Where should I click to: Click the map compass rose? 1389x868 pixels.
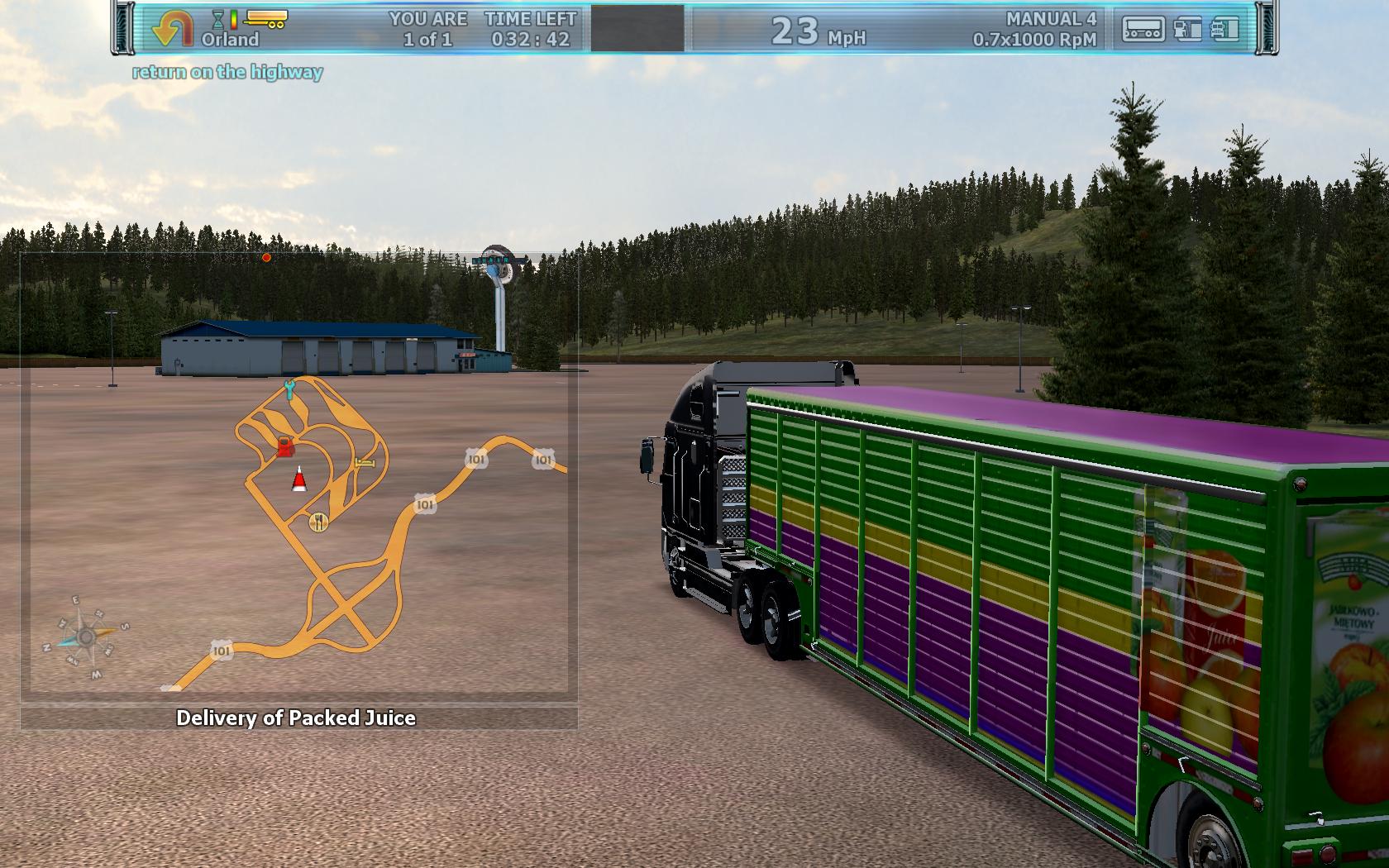(85, 637)
